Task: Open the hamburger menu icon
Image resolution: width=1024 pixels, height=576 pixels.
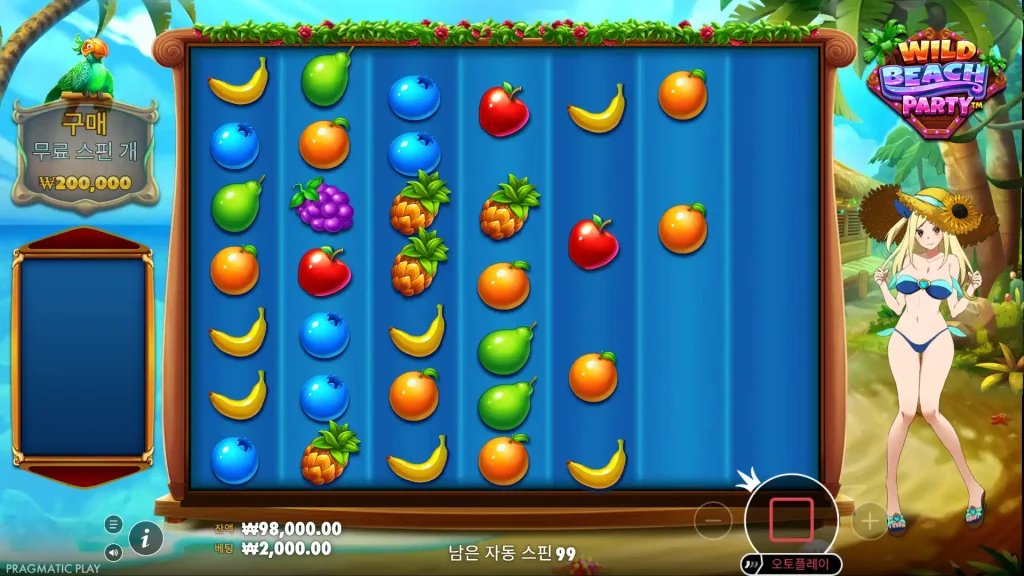Action: (113, 524)
